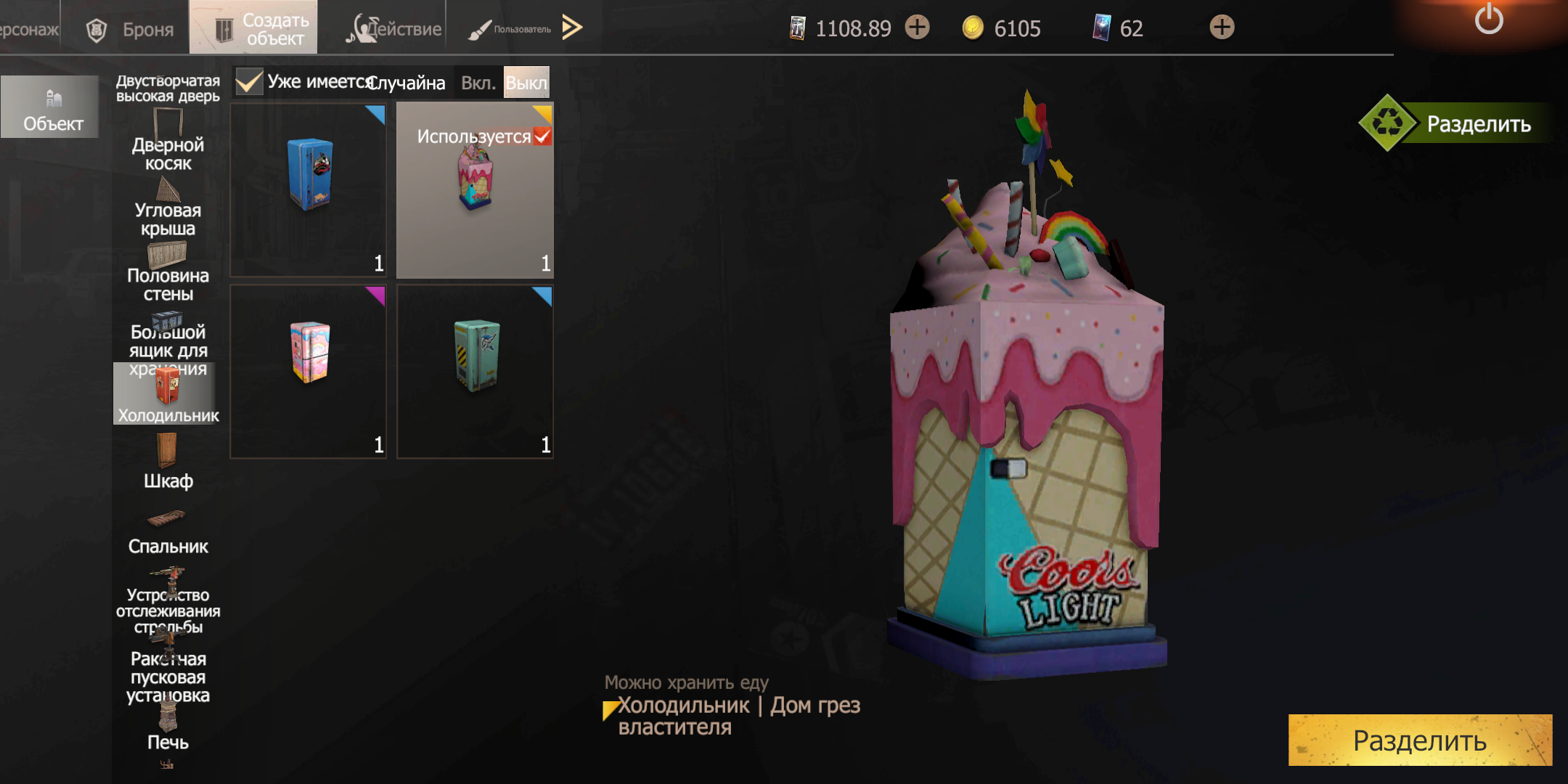The image size is (1568, 784).
Task: Click the yellow Разделить button
Action: coord(1419,740)
